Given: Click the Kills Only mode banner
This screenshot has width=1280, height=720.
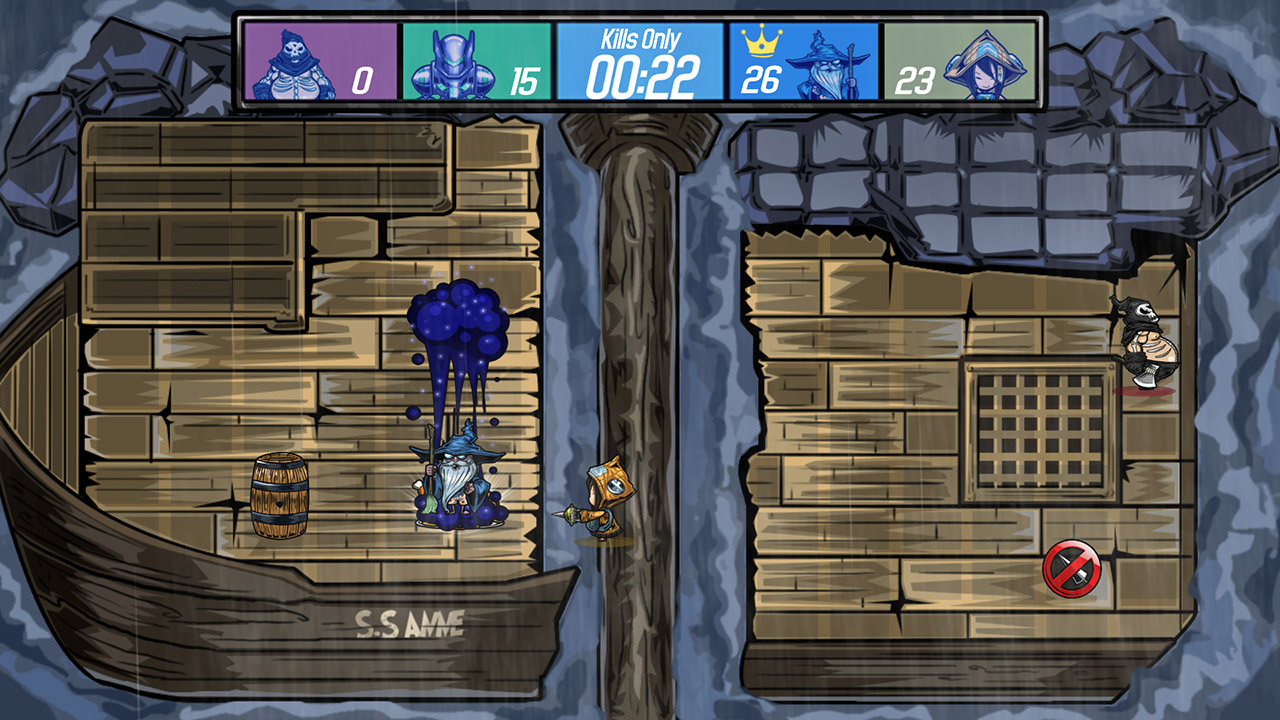Looking at the screenshot, I should click(640, 38).
